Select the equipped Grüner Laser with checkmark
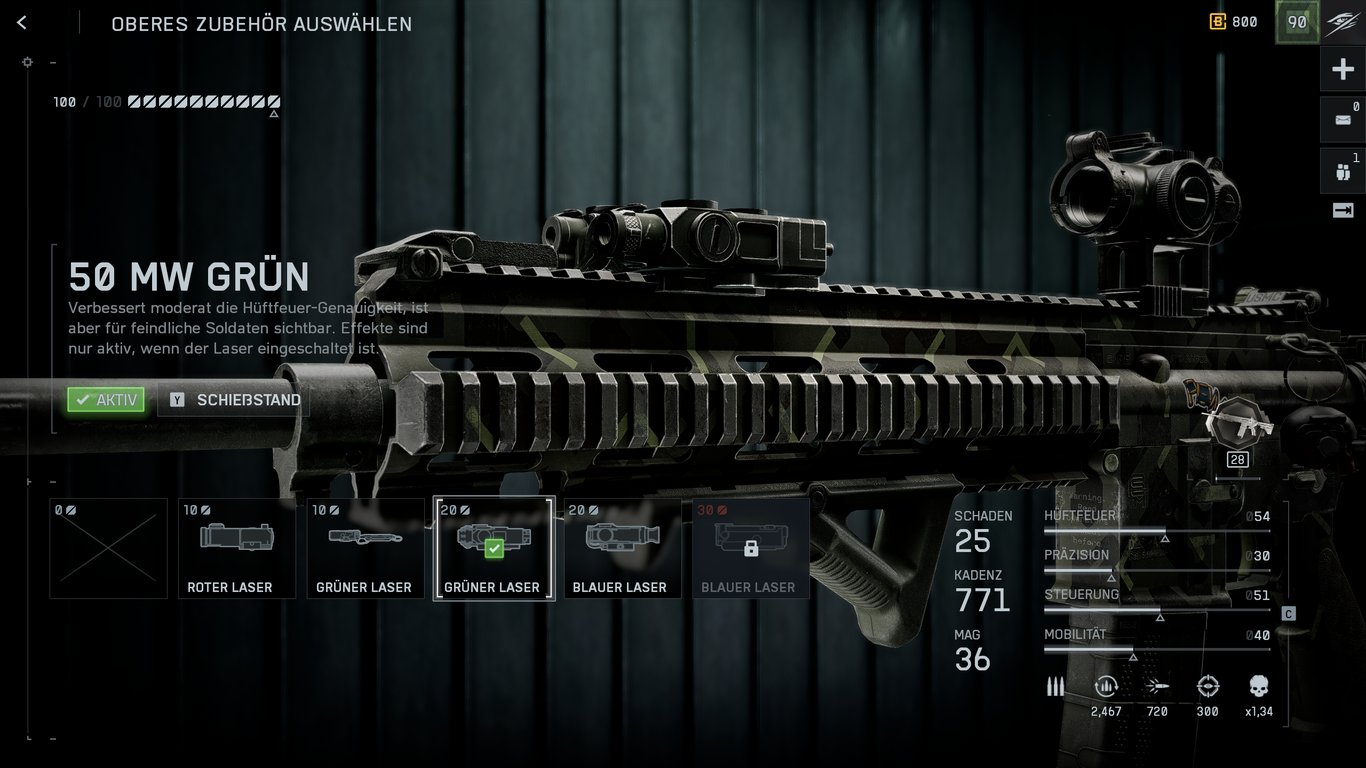 click(x=493, y=548)
